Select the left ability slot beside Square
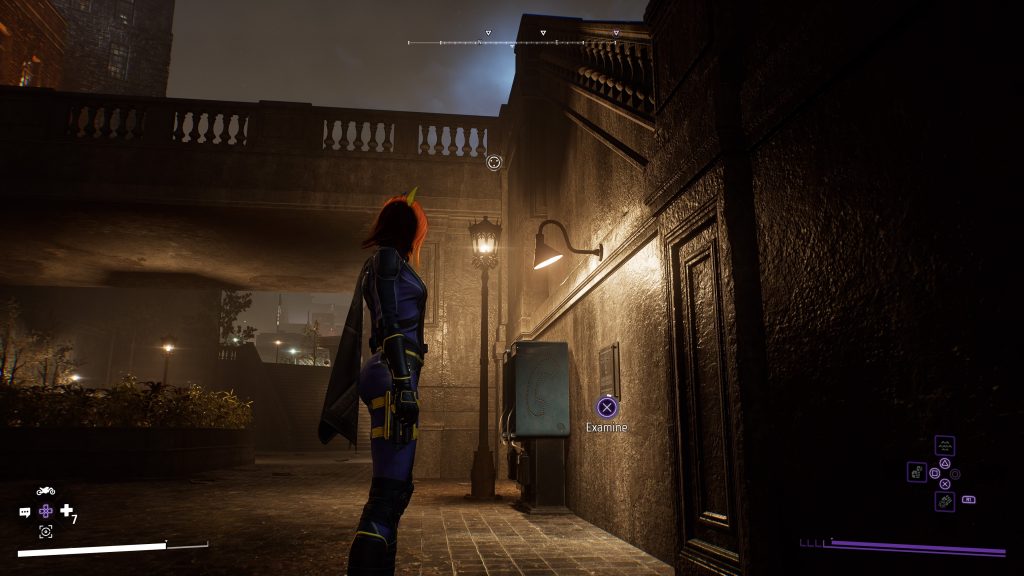 point(917,471)
